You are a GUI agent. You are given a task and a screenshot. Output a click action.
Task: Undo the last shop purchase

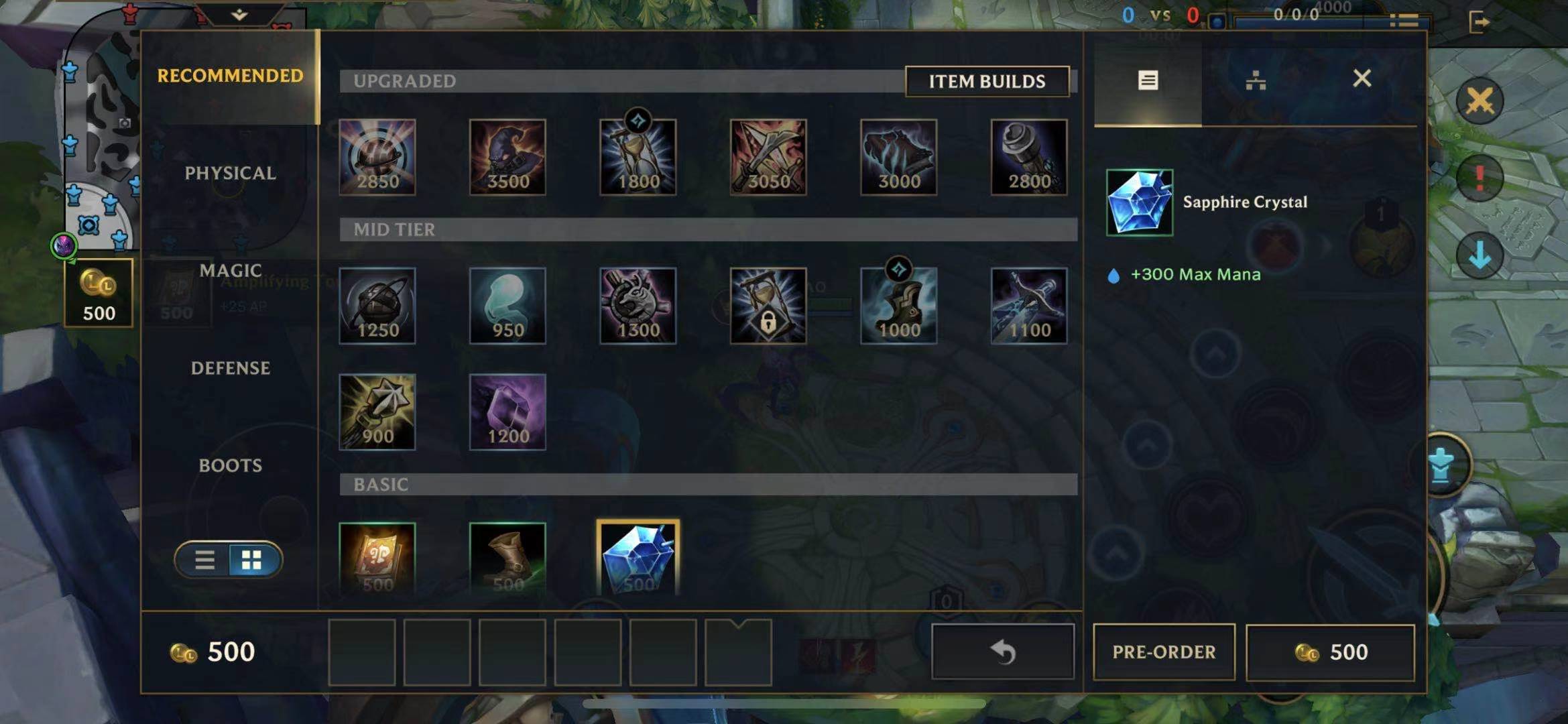click(1002, 652)
